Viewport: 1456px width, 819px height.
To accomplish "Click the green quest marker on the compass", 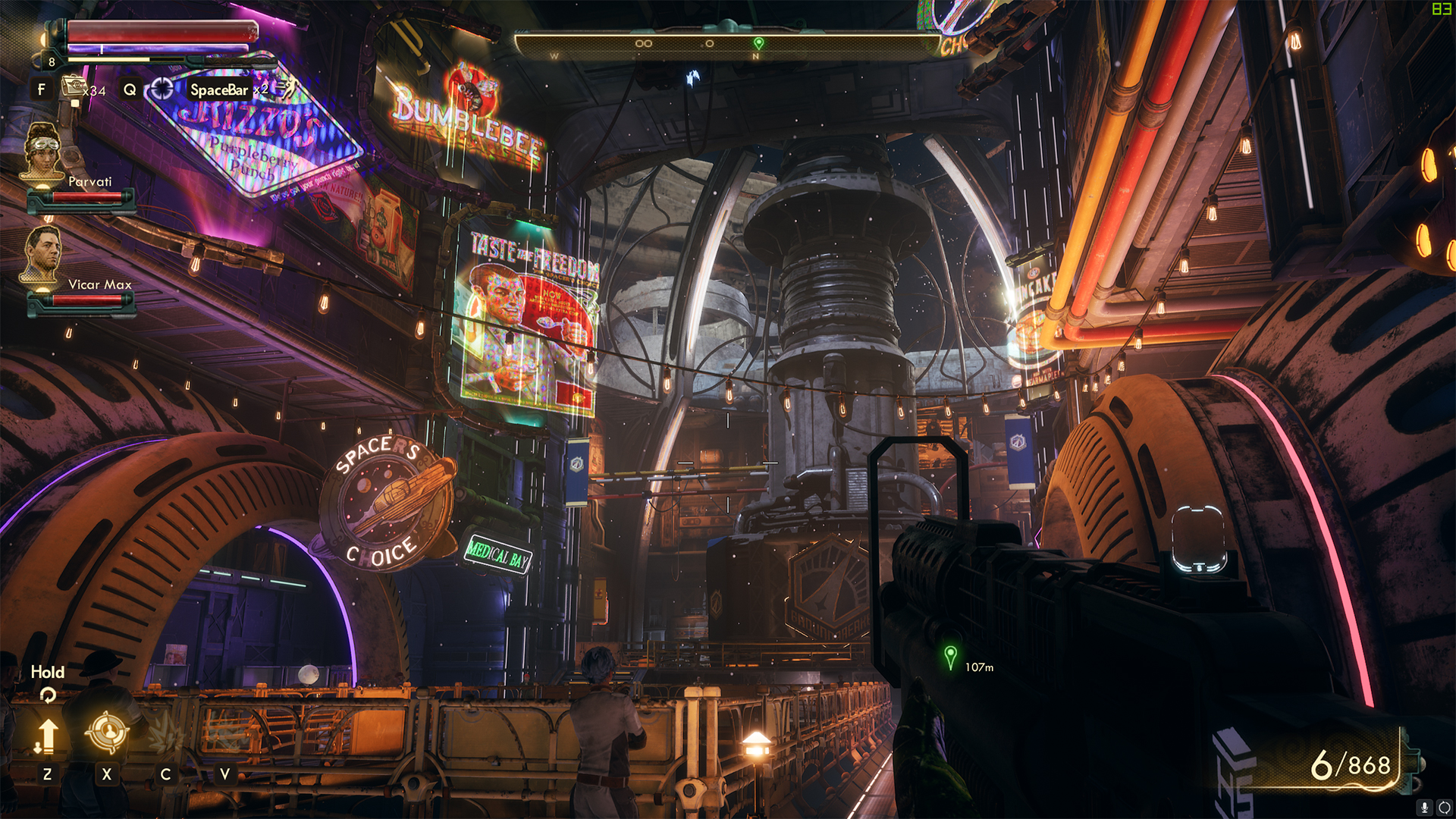I will coord(758,43).
